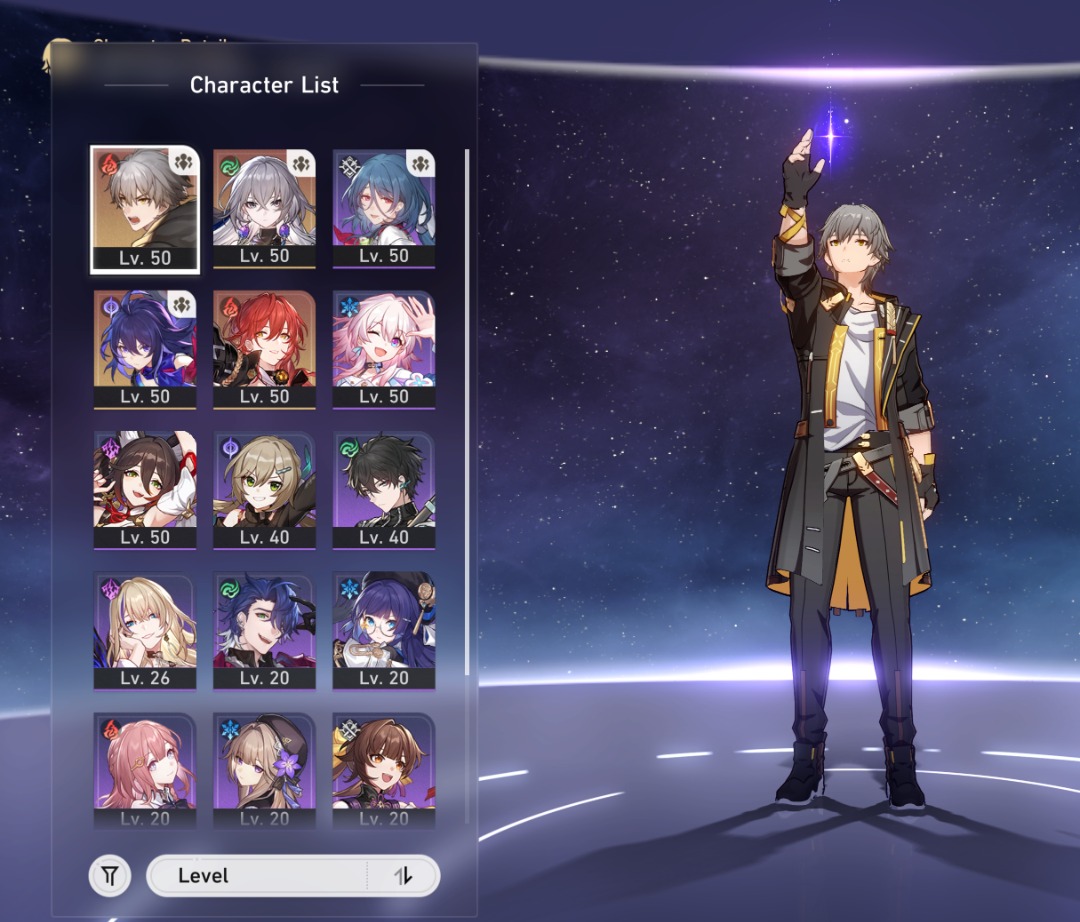Pick Pela, the character with round glasses
1080x922 pixels.
384,630
